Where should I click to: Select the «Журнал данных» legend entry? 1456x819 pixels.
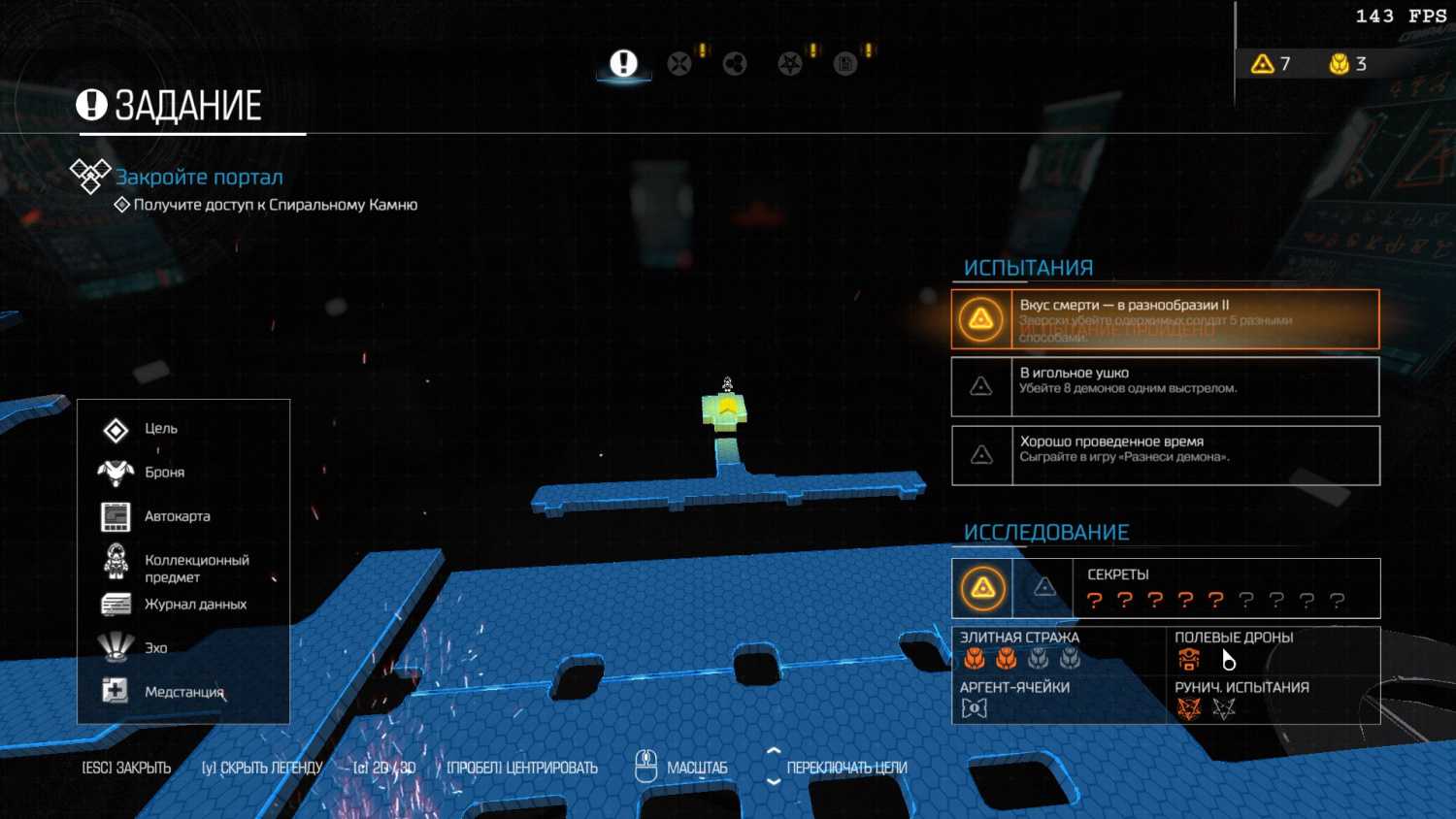click(x=195, y=605)
